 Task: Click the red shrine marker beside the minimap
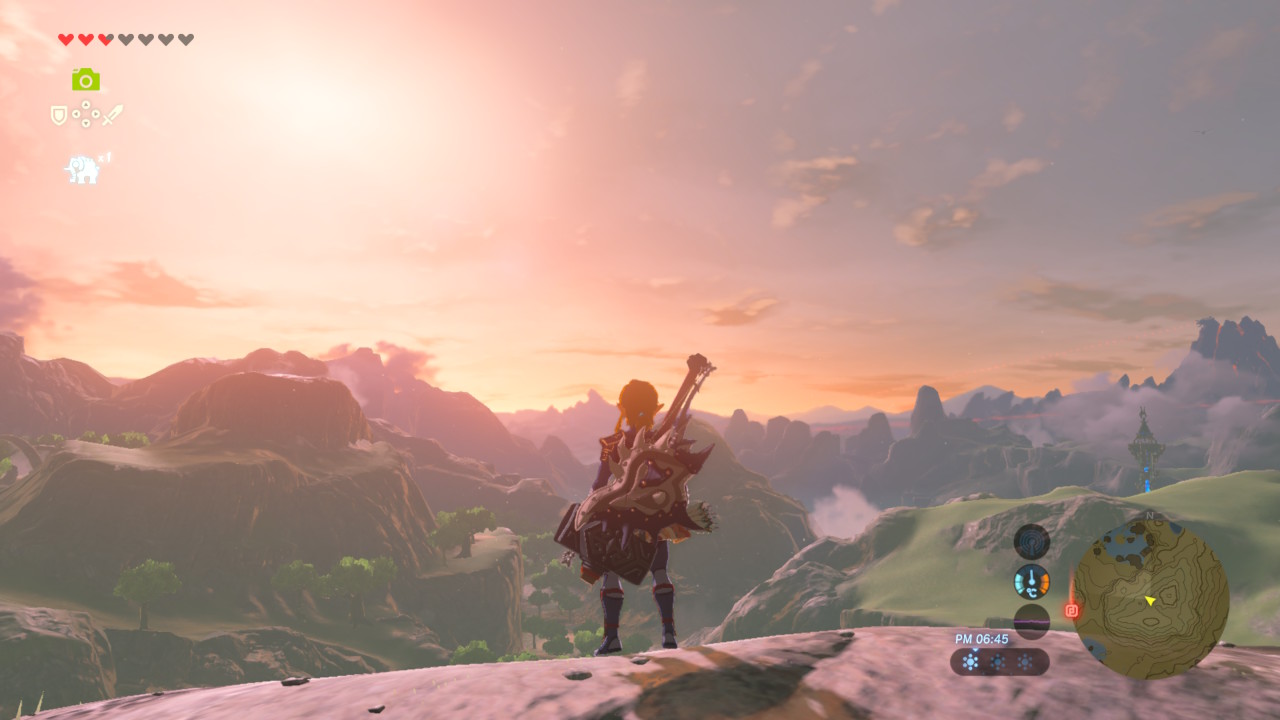point(1071,610)
